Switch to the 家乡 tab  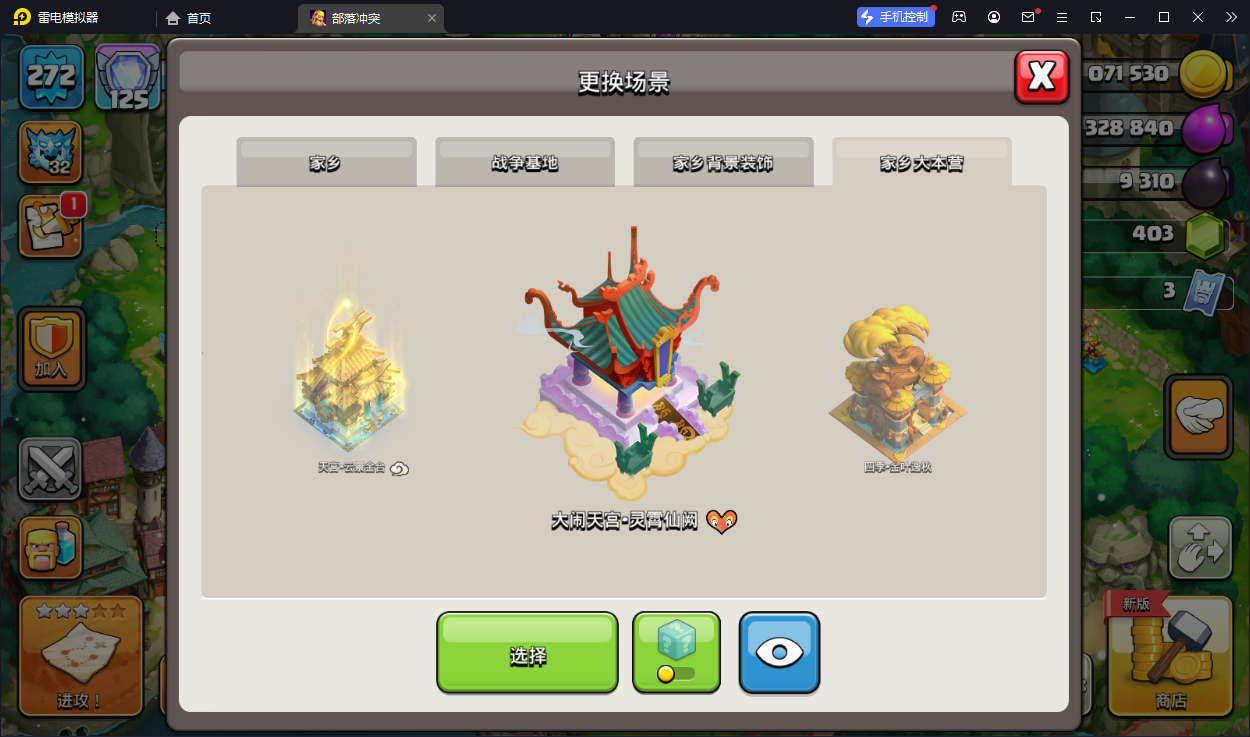[326, 163]
